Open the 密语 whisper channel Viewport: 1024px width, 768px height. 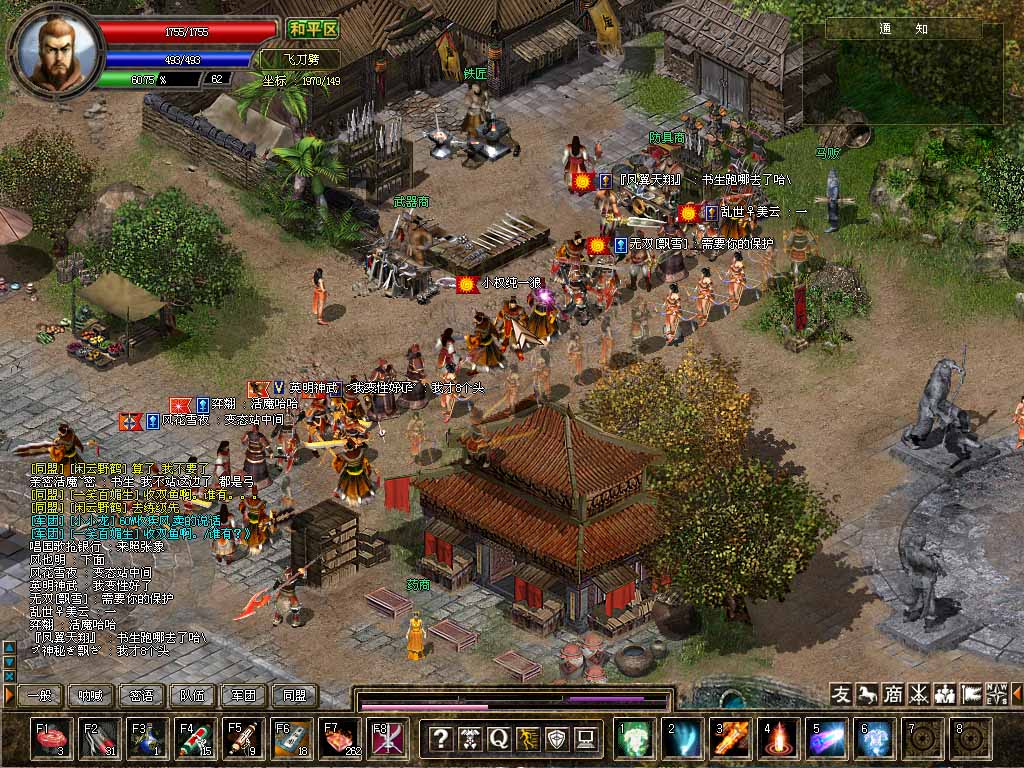pos(142,695)
